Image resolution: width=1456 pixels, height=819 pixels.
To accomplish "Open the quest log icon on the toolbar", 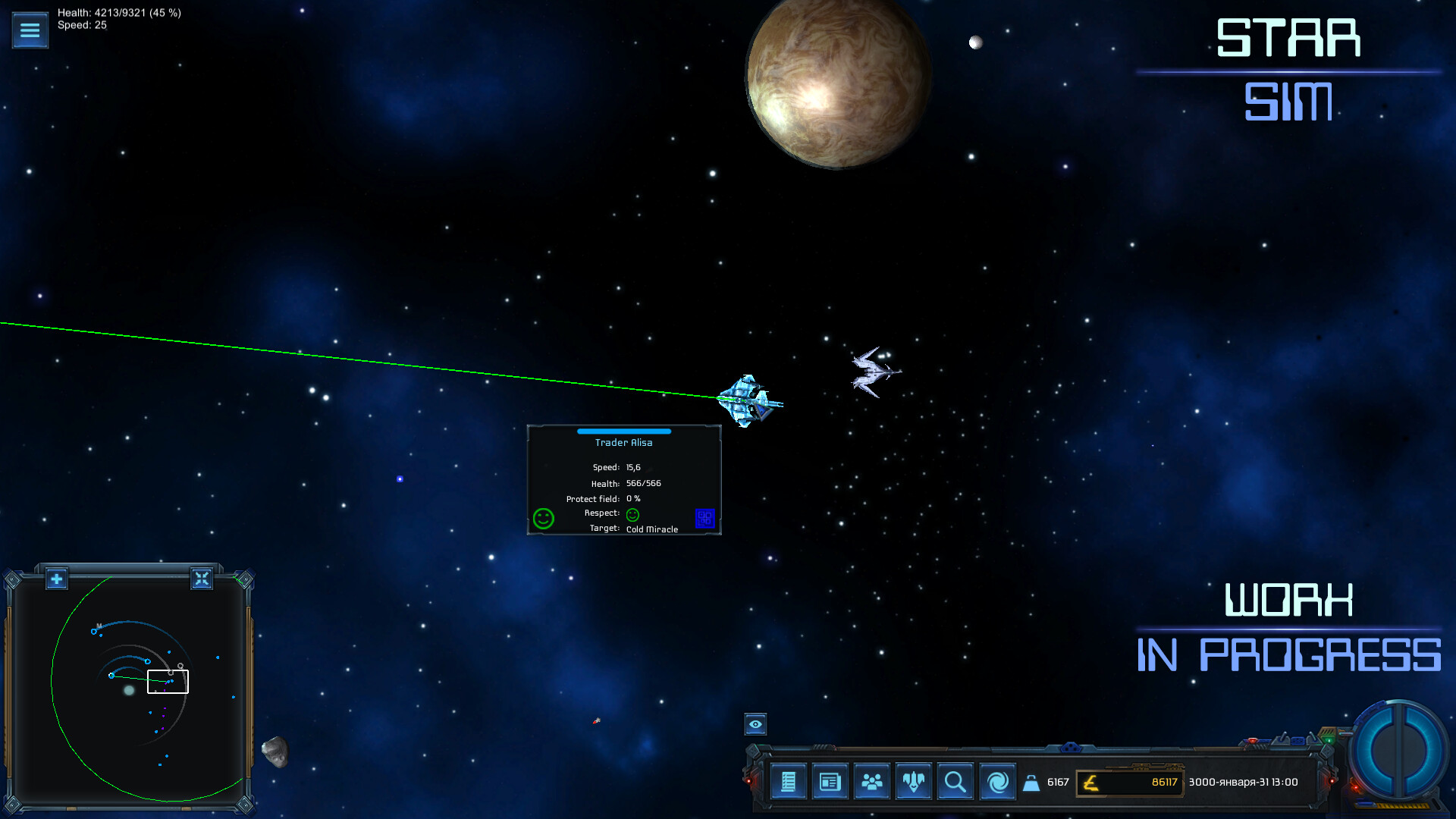I will pos(789,781).
